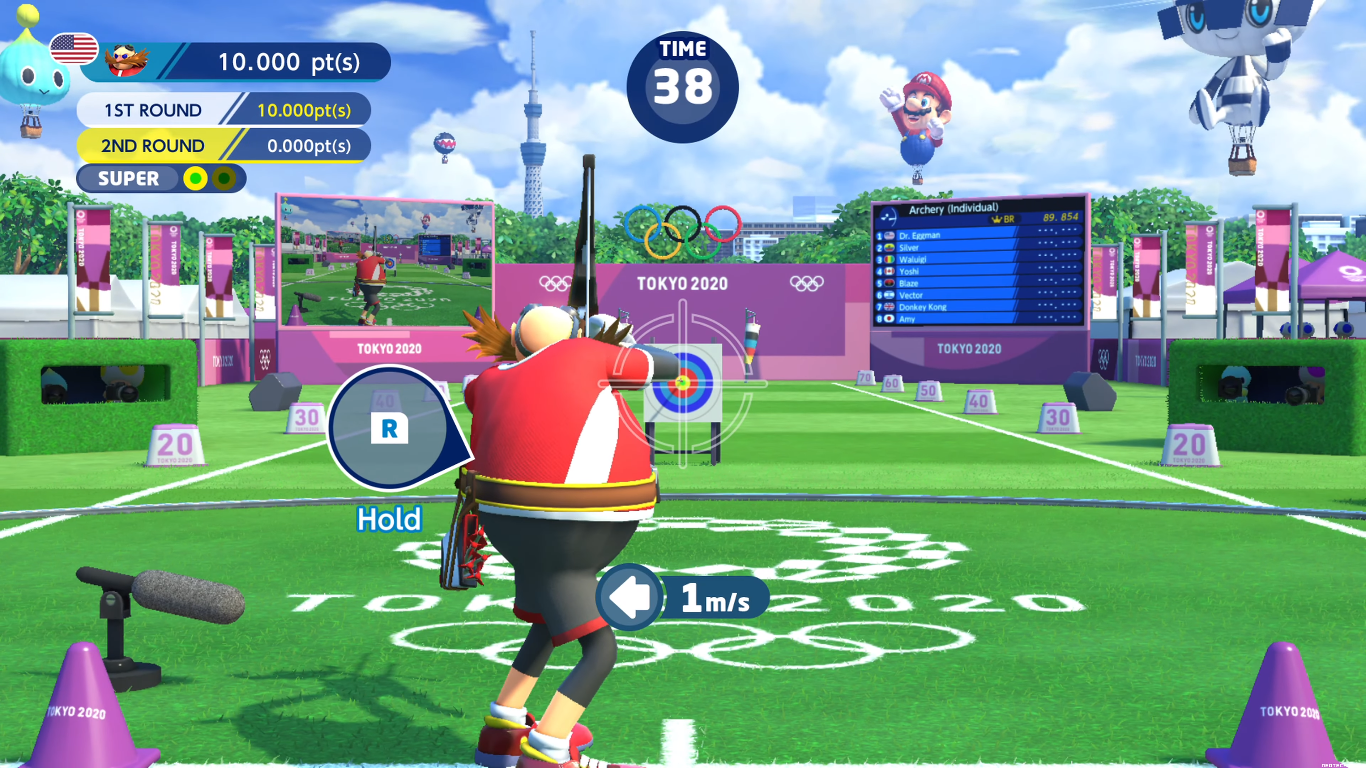
Task: Click the lit yellow SUPER gauge orb
Action: (x=196, y=179)
